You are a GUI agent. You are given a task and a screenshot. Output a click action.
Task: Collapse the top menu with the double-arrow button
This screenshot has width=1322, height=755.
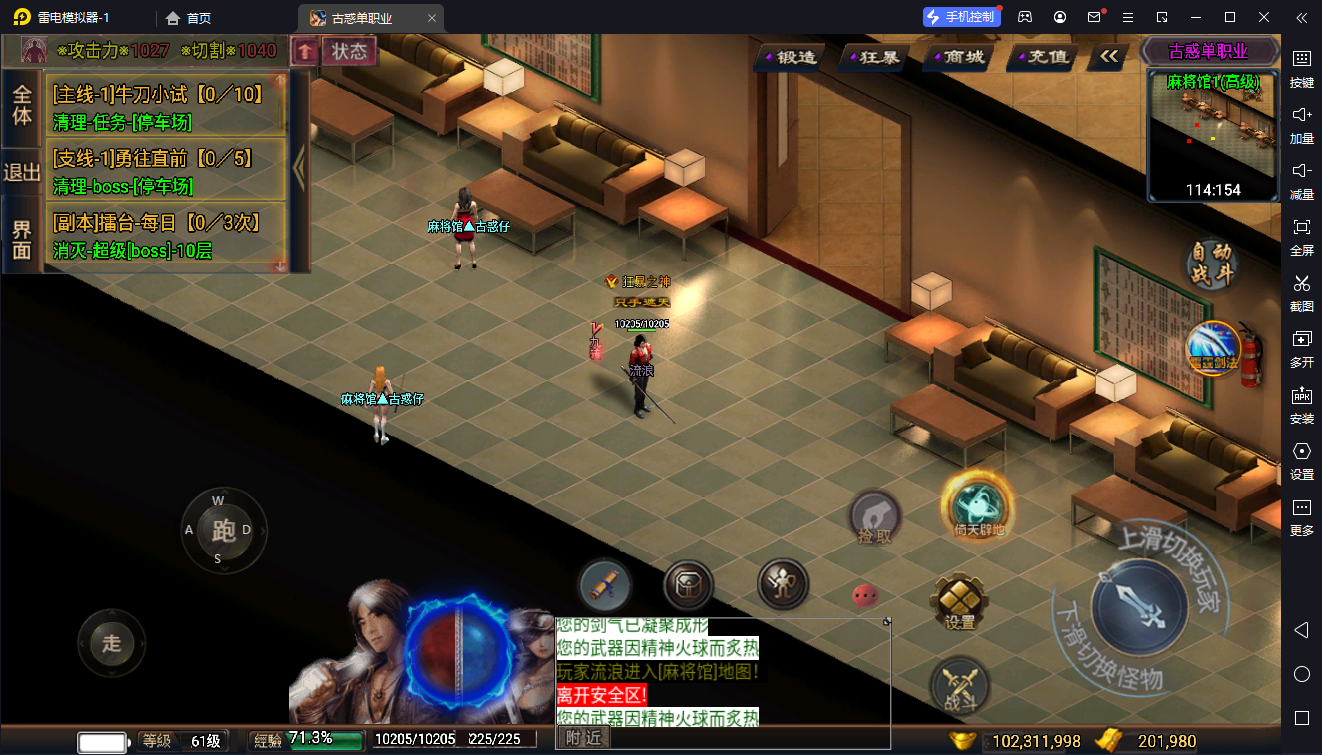pos(1108,57)
